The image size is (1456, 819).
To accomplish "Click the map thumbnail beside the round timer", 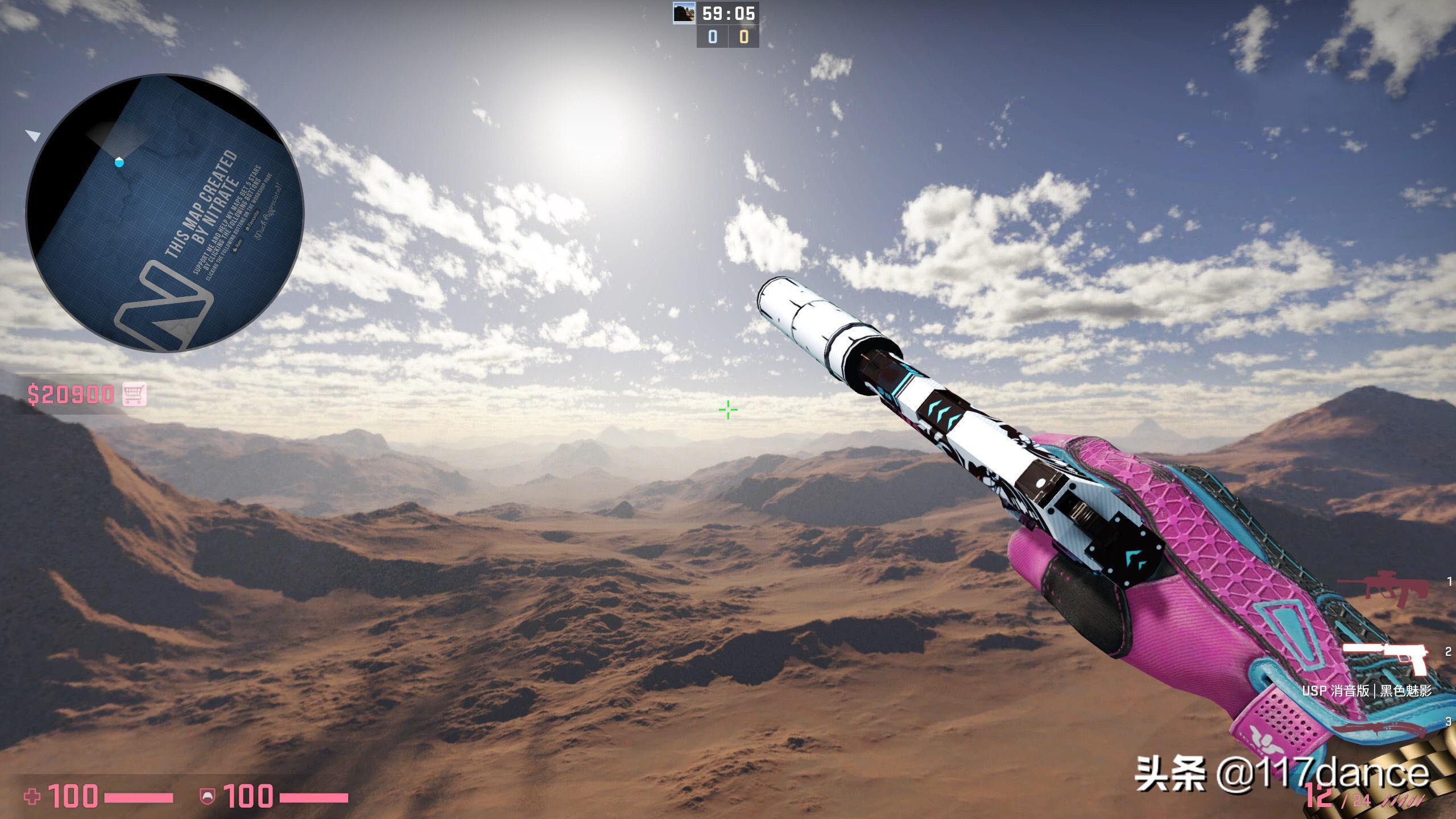I will (684, 13).
